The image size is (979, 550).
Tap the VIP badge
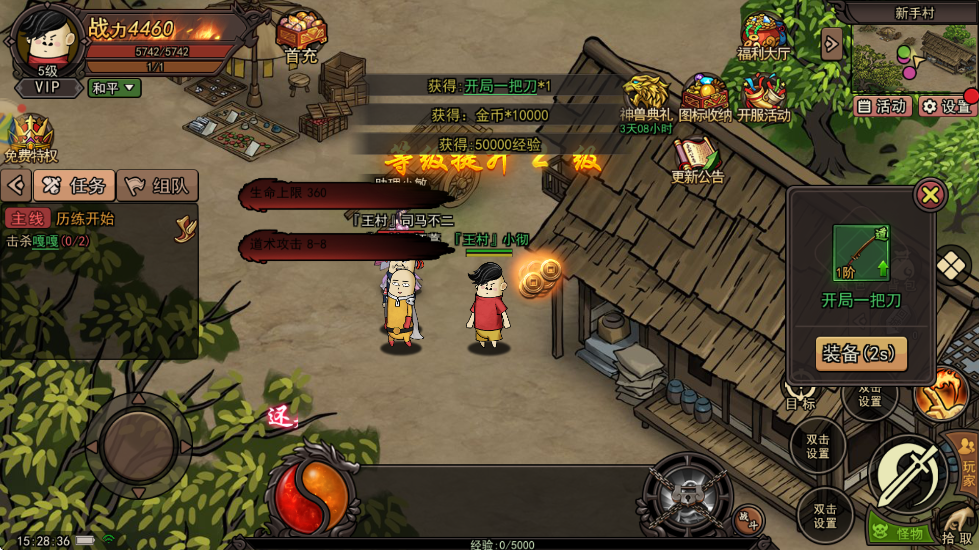[x=47, y=88]
